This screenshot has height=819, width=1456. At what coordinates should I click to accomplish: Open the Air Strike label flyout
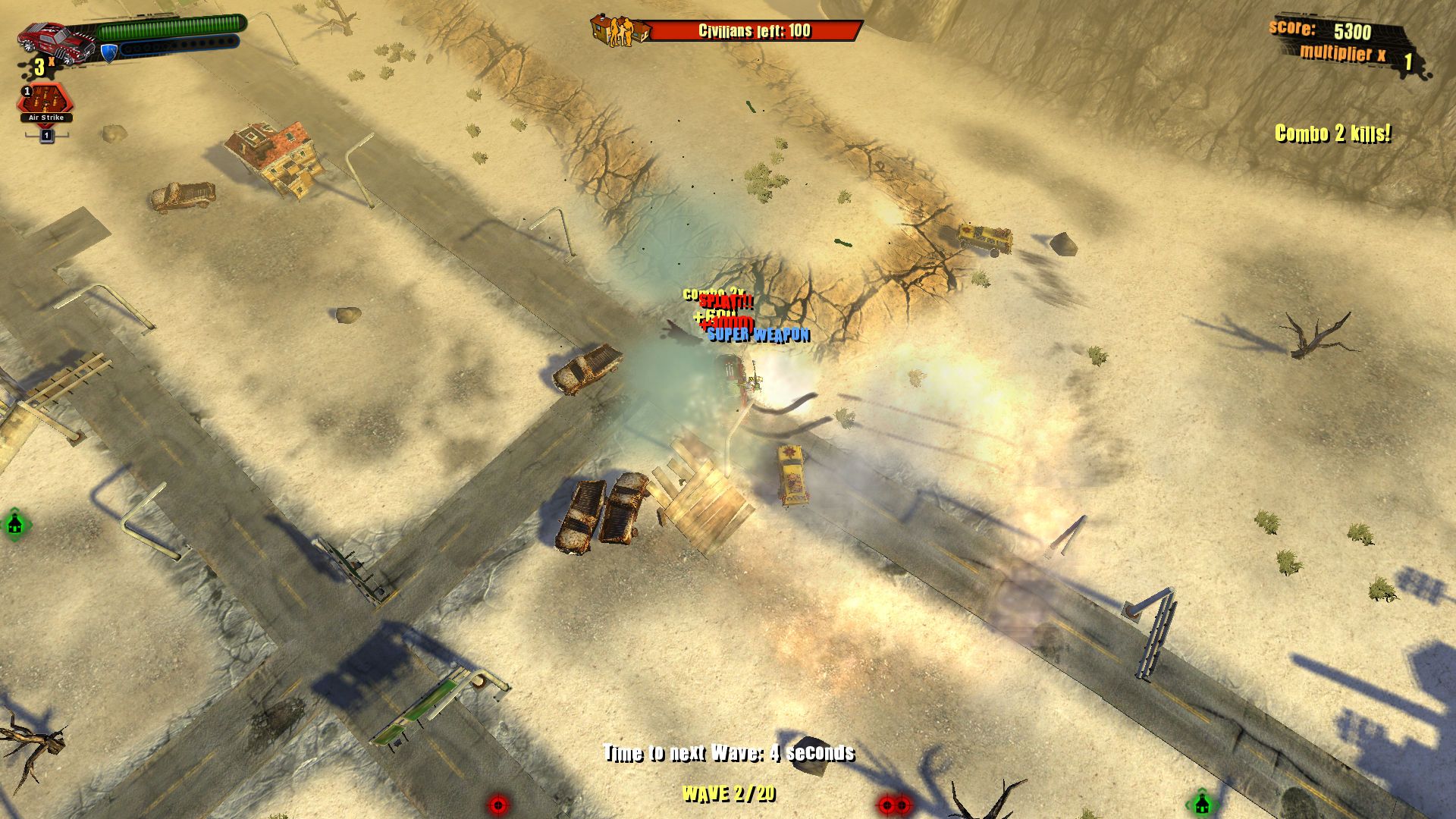coord(46,118)
